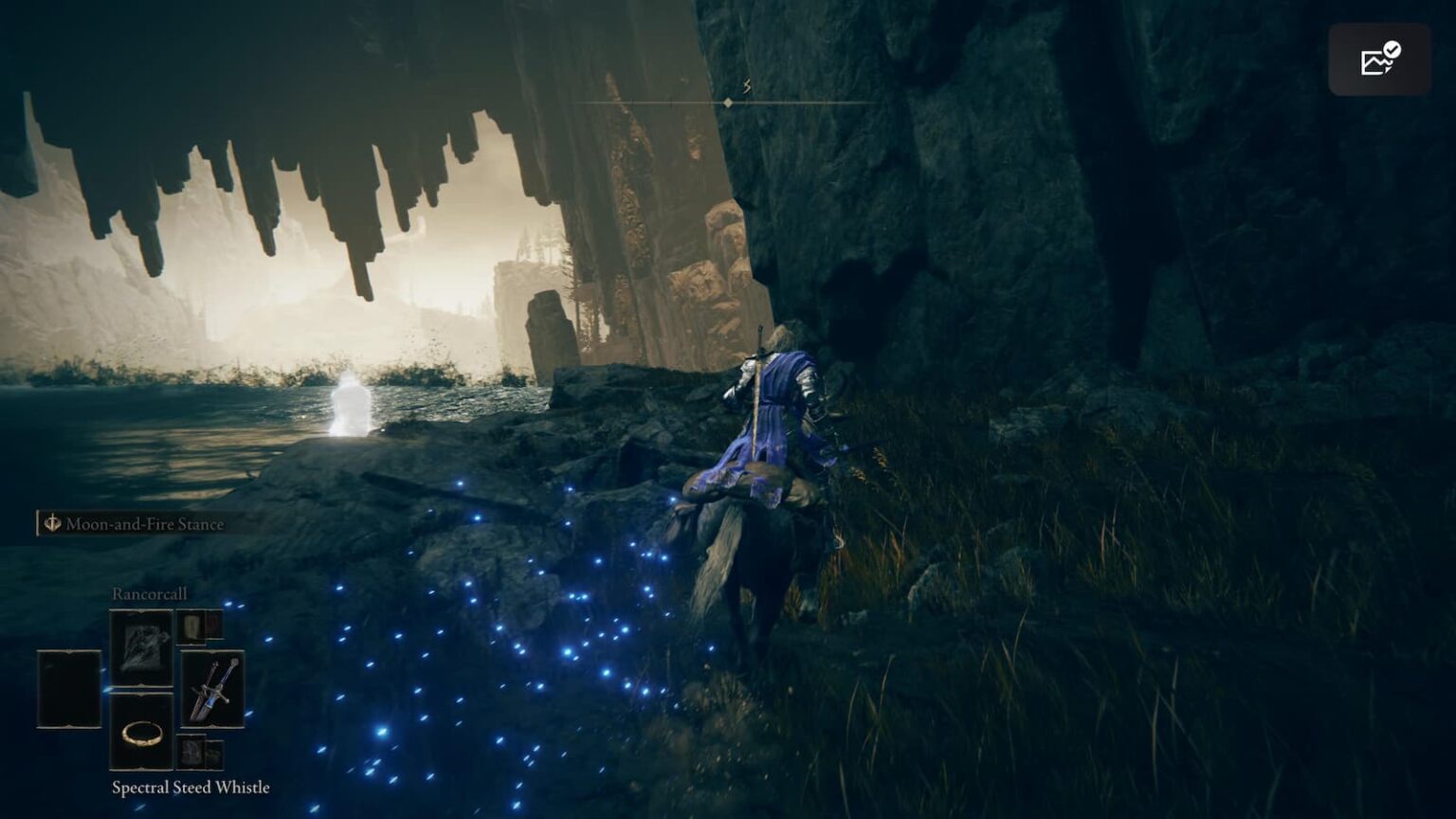Click the Spectral Steed Whistle label text
This screenshot has width=1456, height=819.
coord(189,786)
